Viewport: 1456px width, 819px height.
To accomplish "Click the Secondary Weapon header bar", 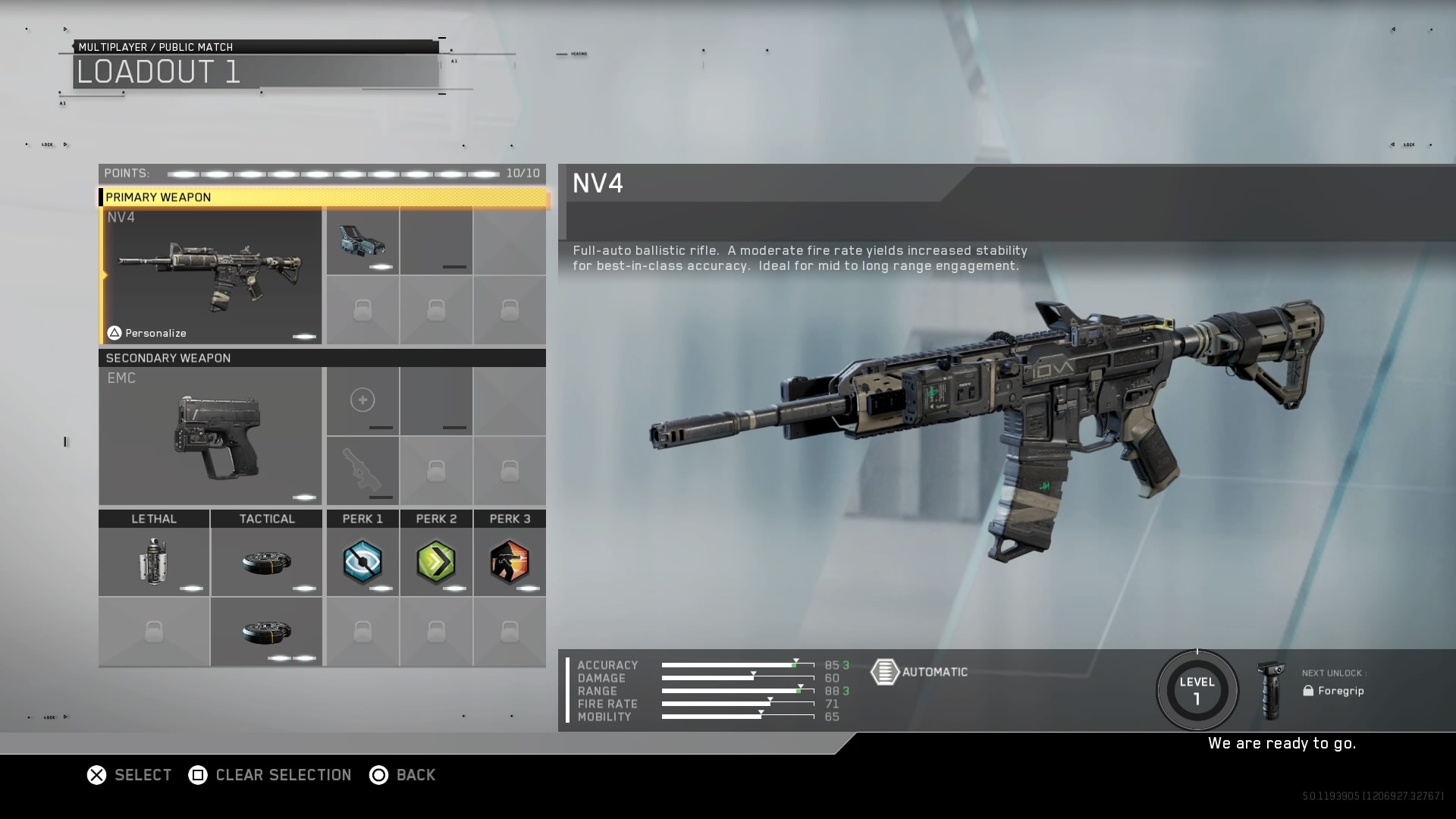I will tap(323, 358).
